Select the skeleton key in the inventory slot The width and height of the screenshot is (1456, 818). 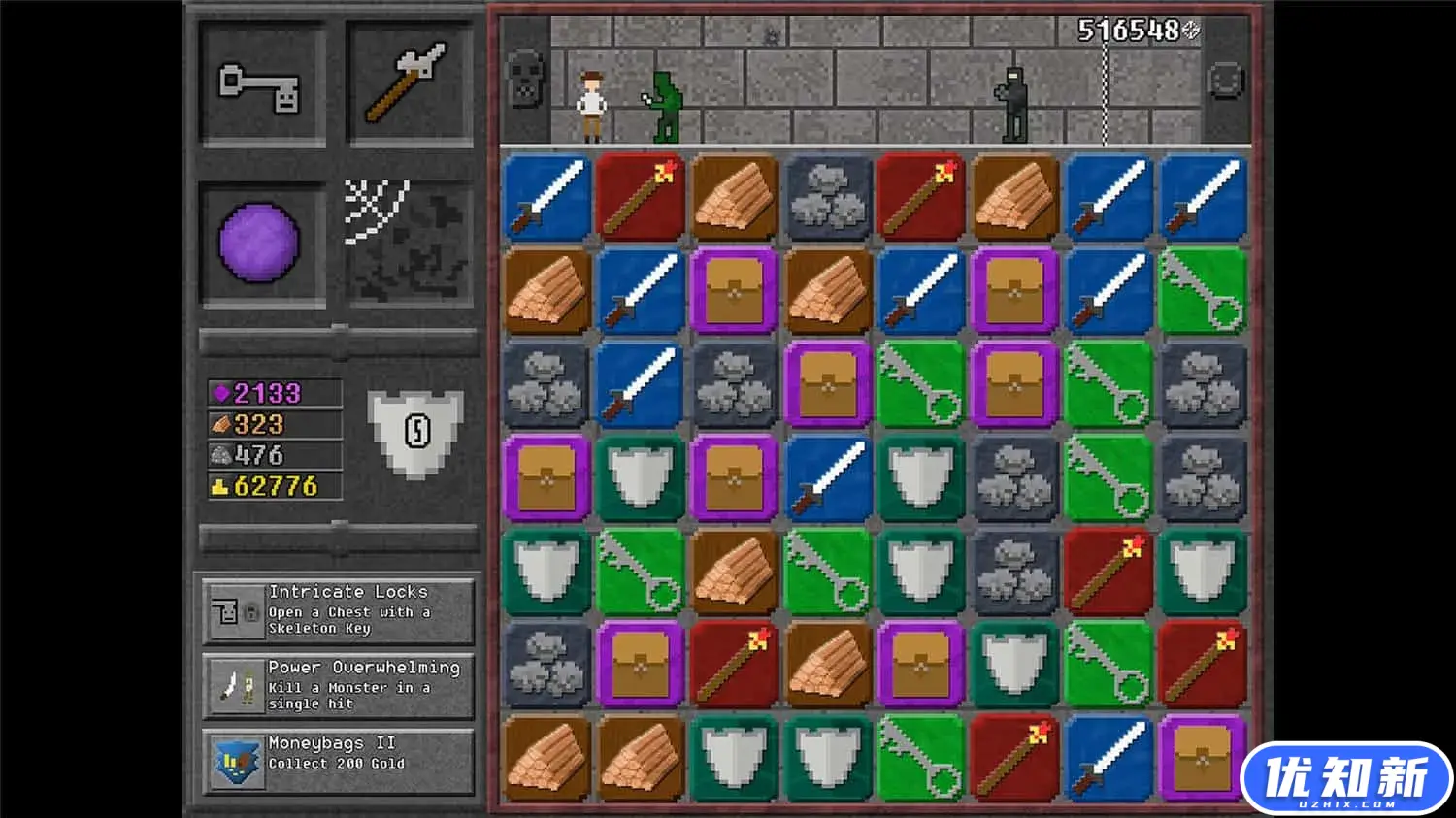260,85
